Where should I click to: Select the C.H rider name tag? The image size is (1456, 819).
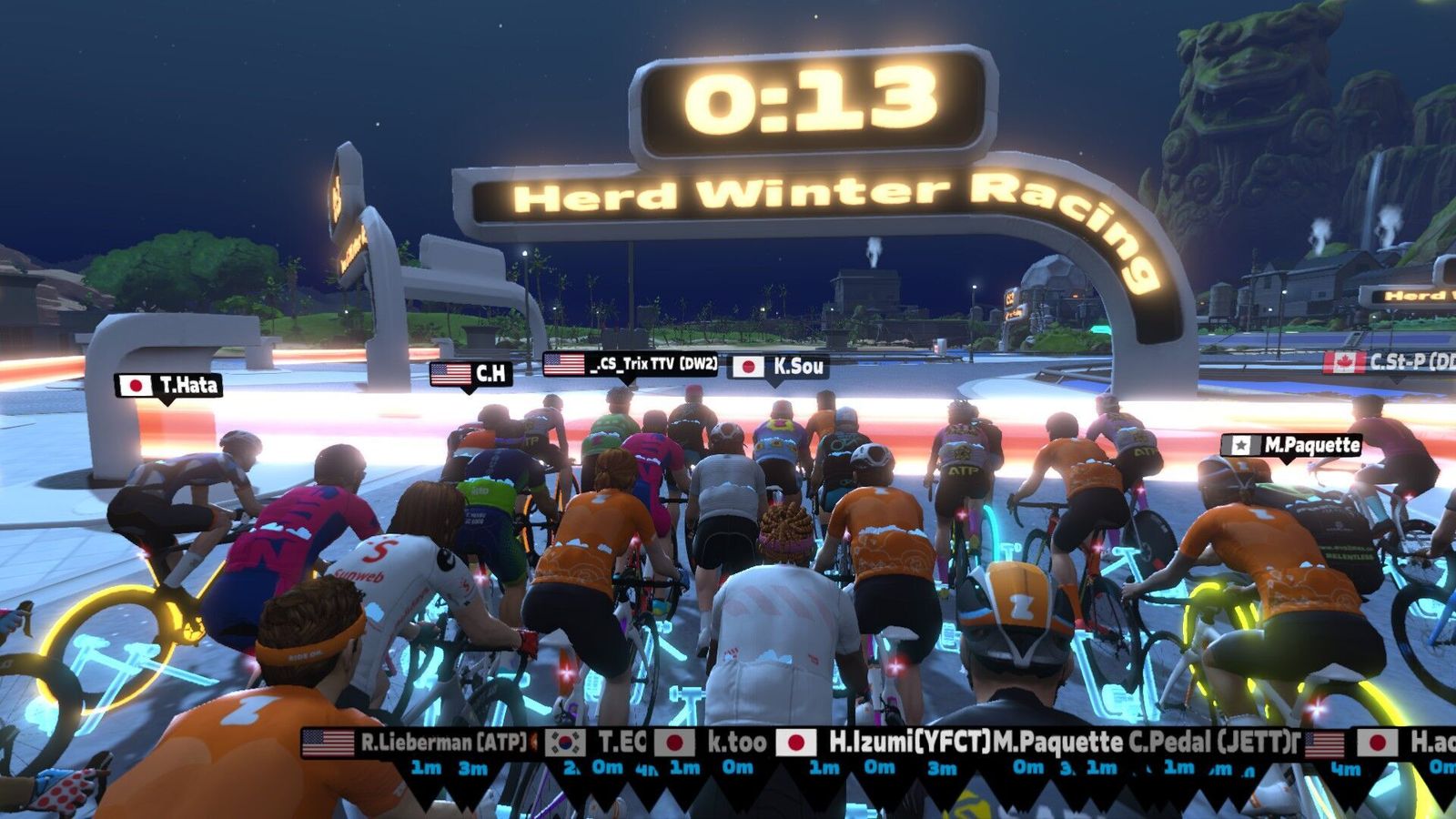pyautogui.click(x=471, y=373)
